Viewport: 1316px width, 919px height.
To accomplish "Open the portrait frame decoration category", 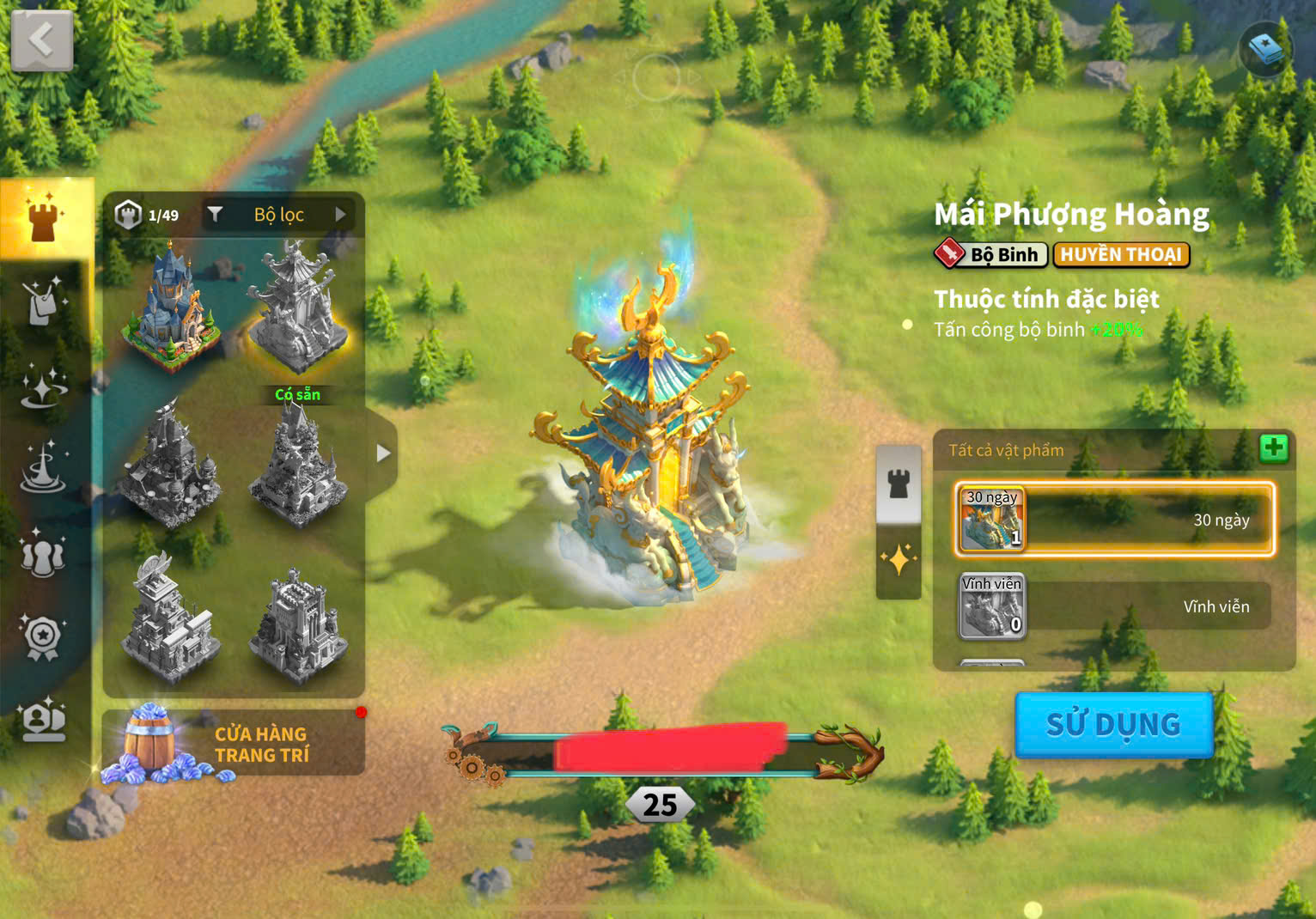I will click(x=44, y=720).
